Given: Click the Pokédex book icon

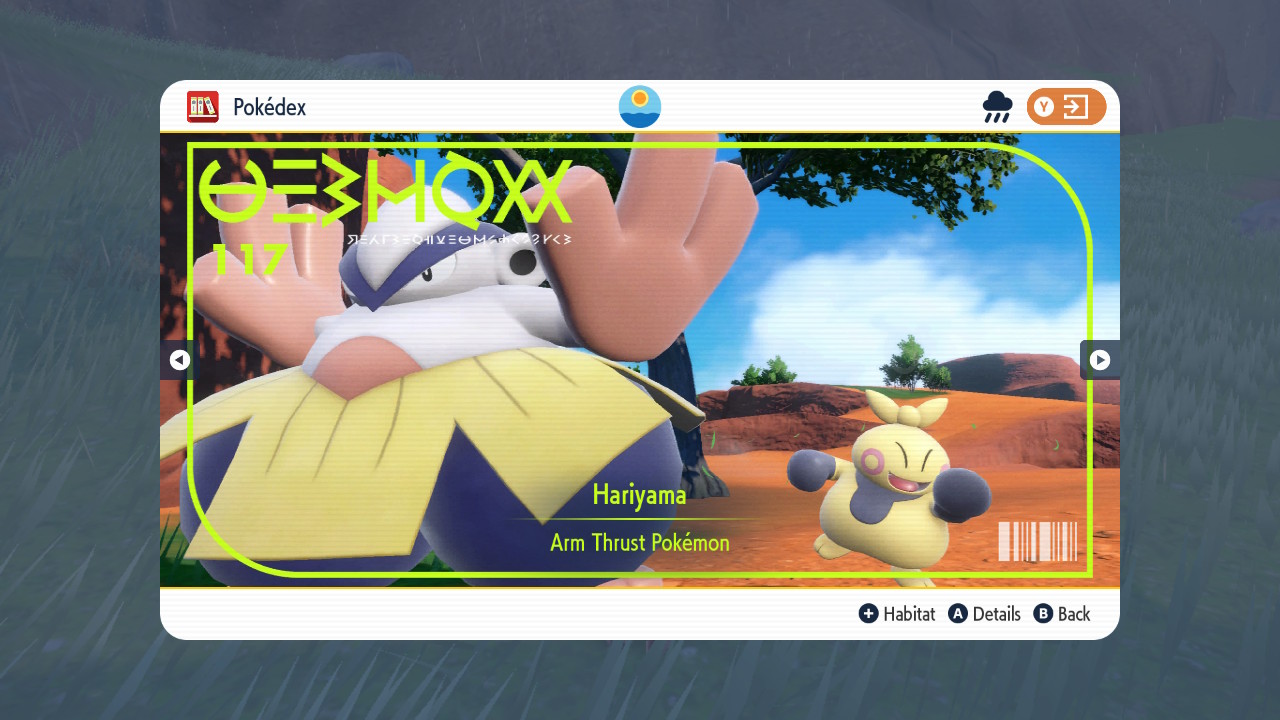Looking at the screenshot, I should tap(203, 107).
